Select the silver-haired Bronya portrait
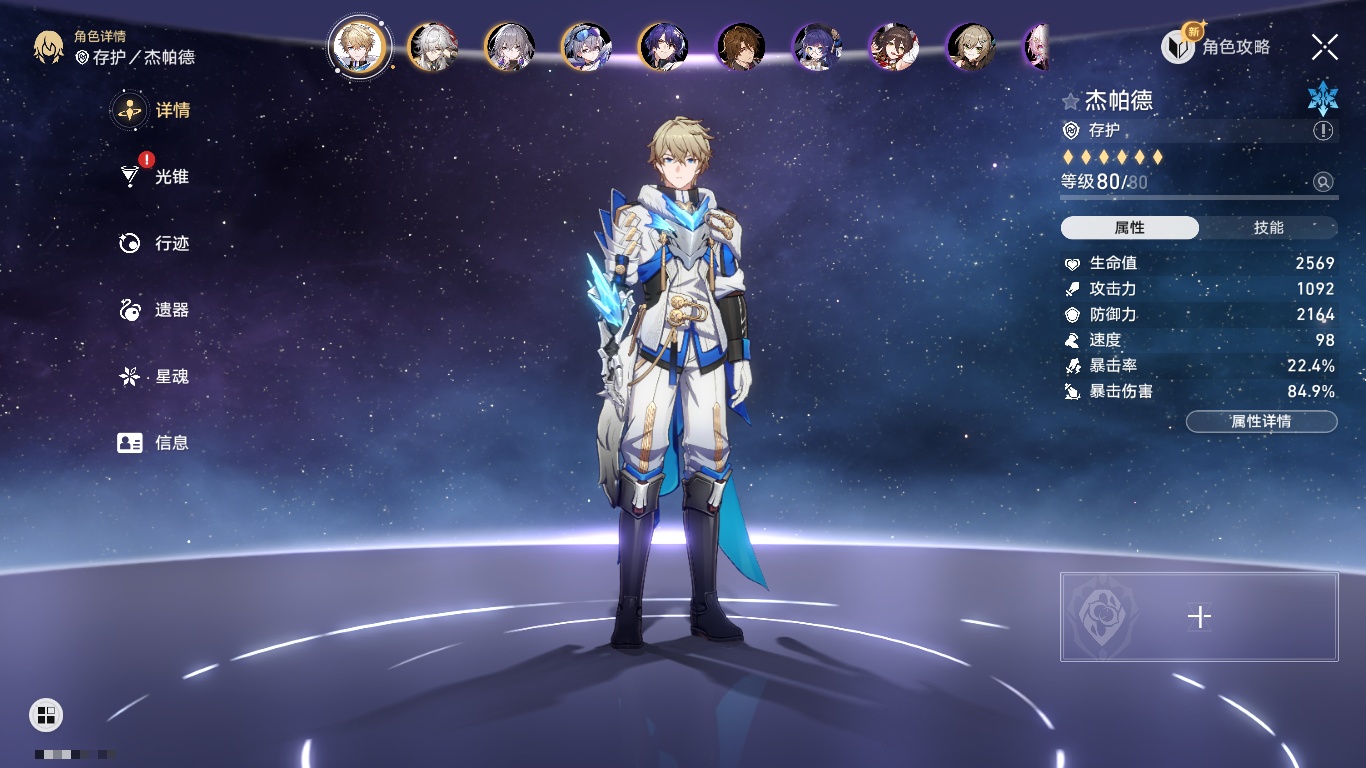This screenshot has height=768, width=1366. coord(510,47)
